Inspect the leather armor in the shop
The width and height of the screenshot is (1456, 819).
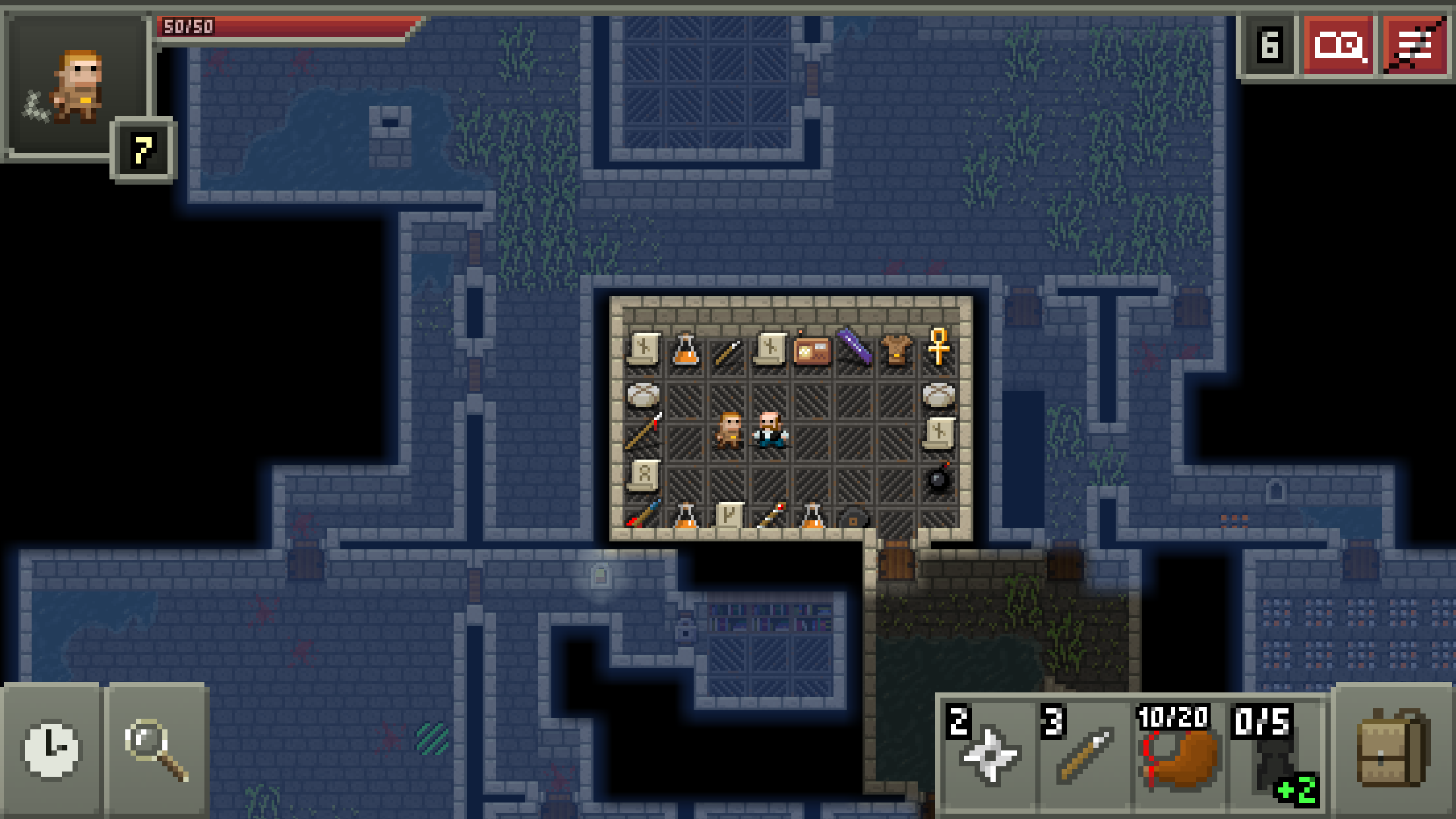pos(896,349)
